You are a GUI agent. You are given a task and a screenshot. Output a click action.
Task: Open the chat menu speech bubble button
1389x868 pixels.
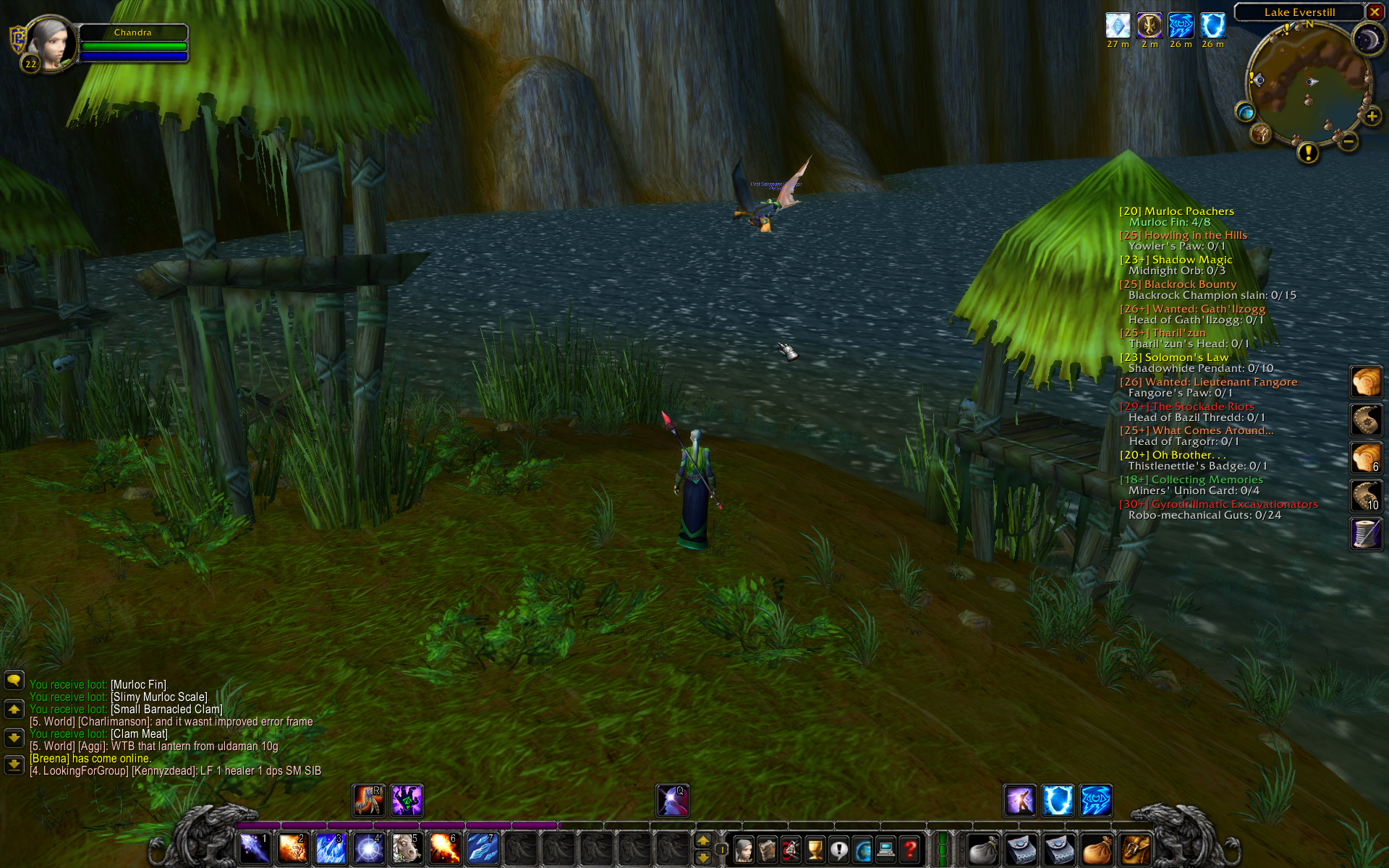14,680
